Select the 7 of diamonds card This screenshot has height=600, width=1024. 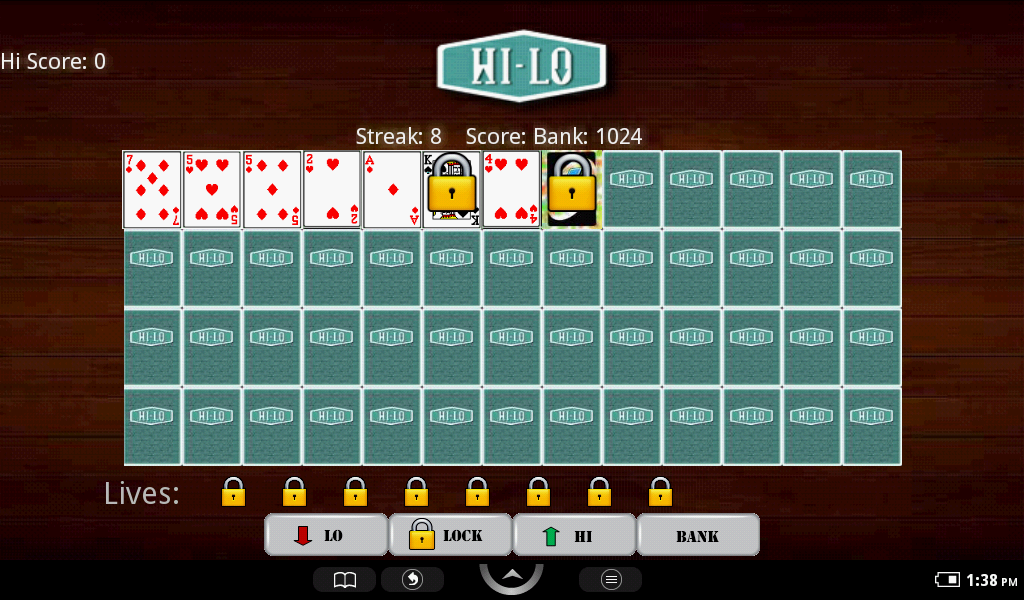point(152,190)
